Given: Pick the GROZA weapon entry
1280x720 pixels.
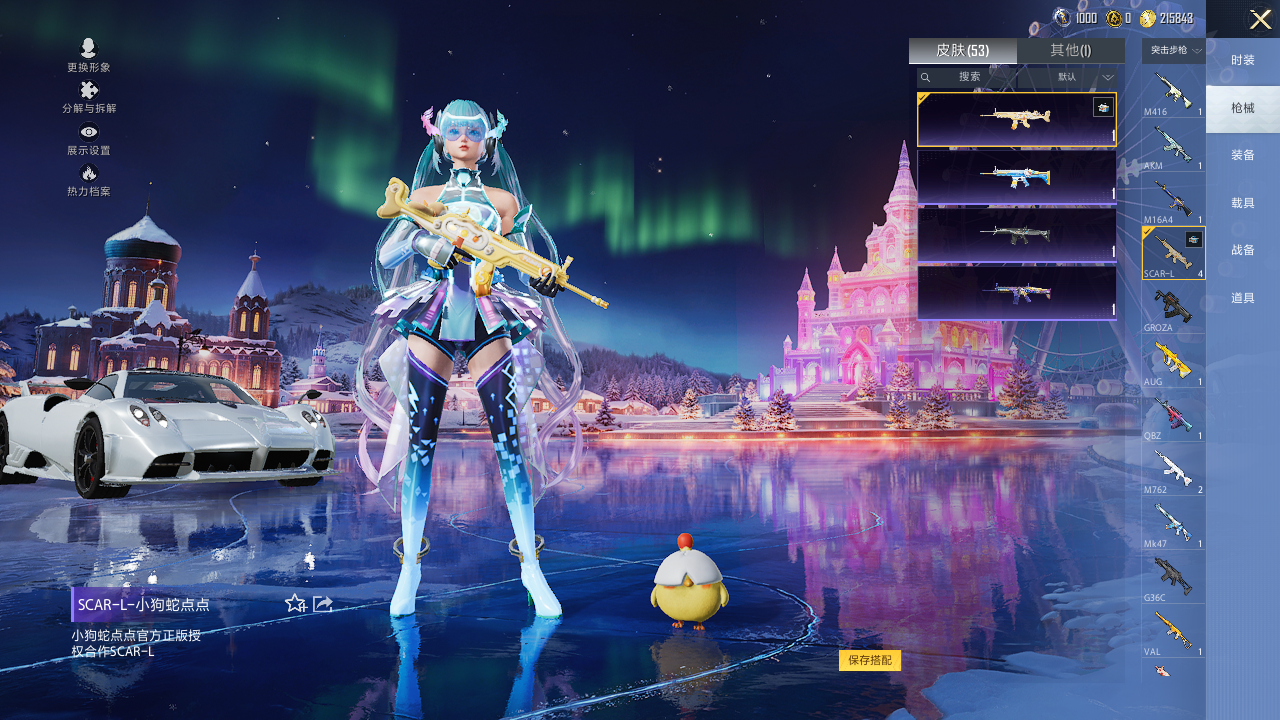Looking at the screenshot, I should click(1173, 308).
